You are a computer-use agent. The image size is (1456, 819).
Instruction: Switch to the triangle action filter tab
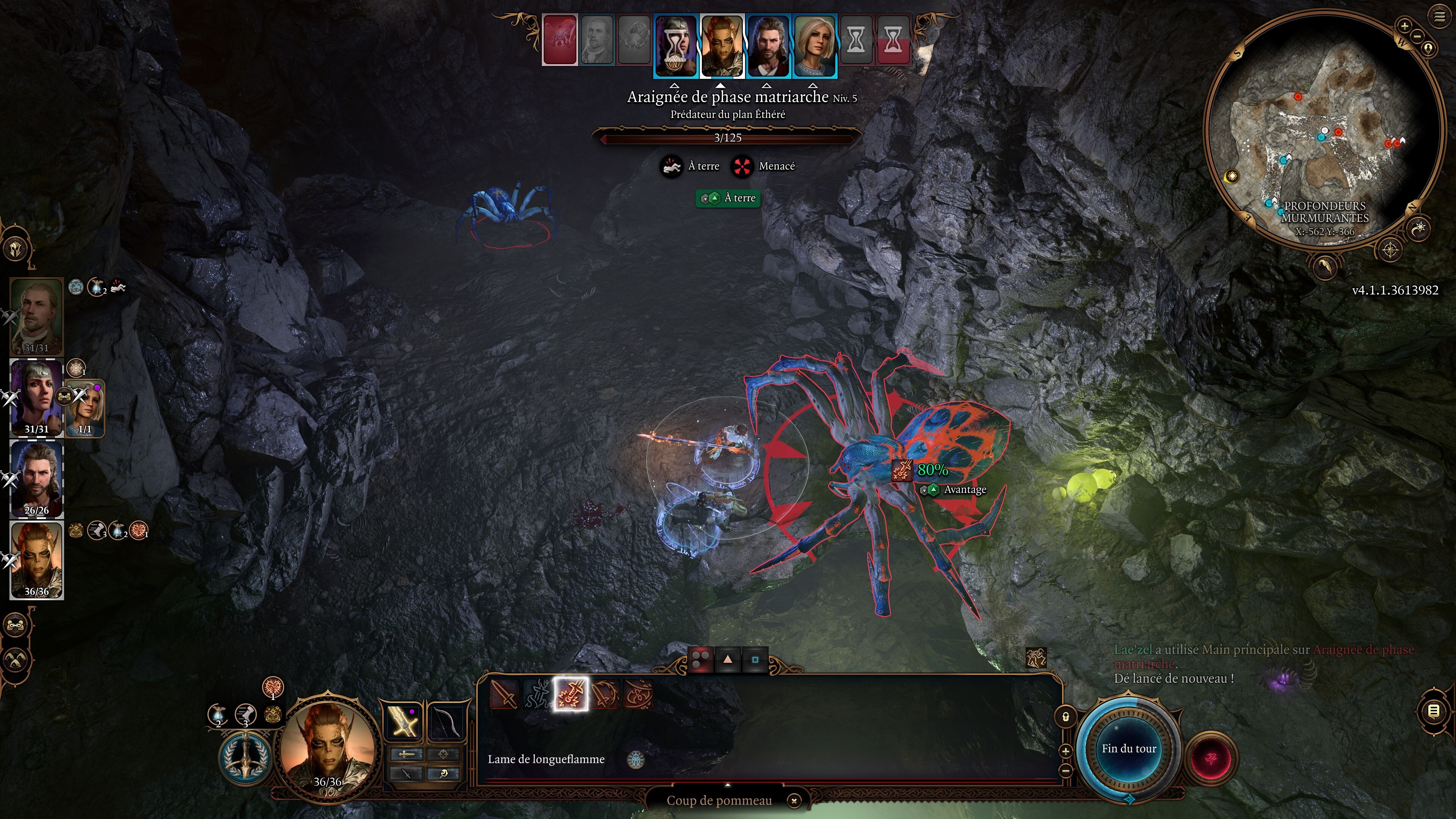[x=728, y=659]
